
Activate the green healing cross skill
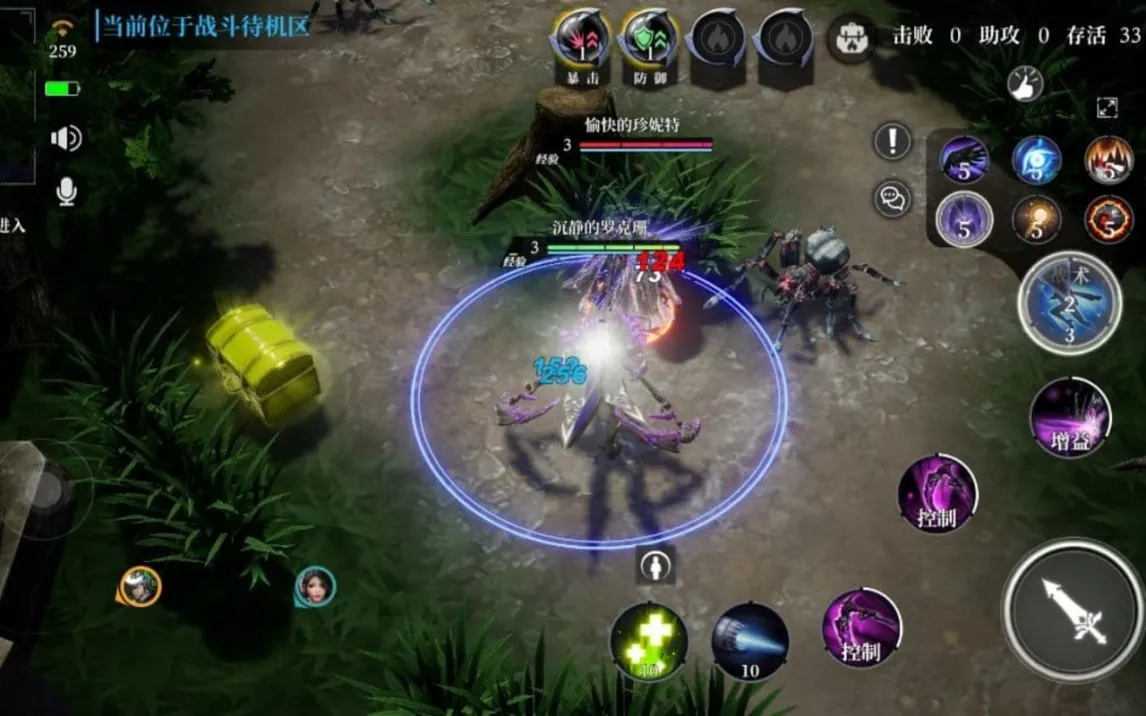[648, 641]
